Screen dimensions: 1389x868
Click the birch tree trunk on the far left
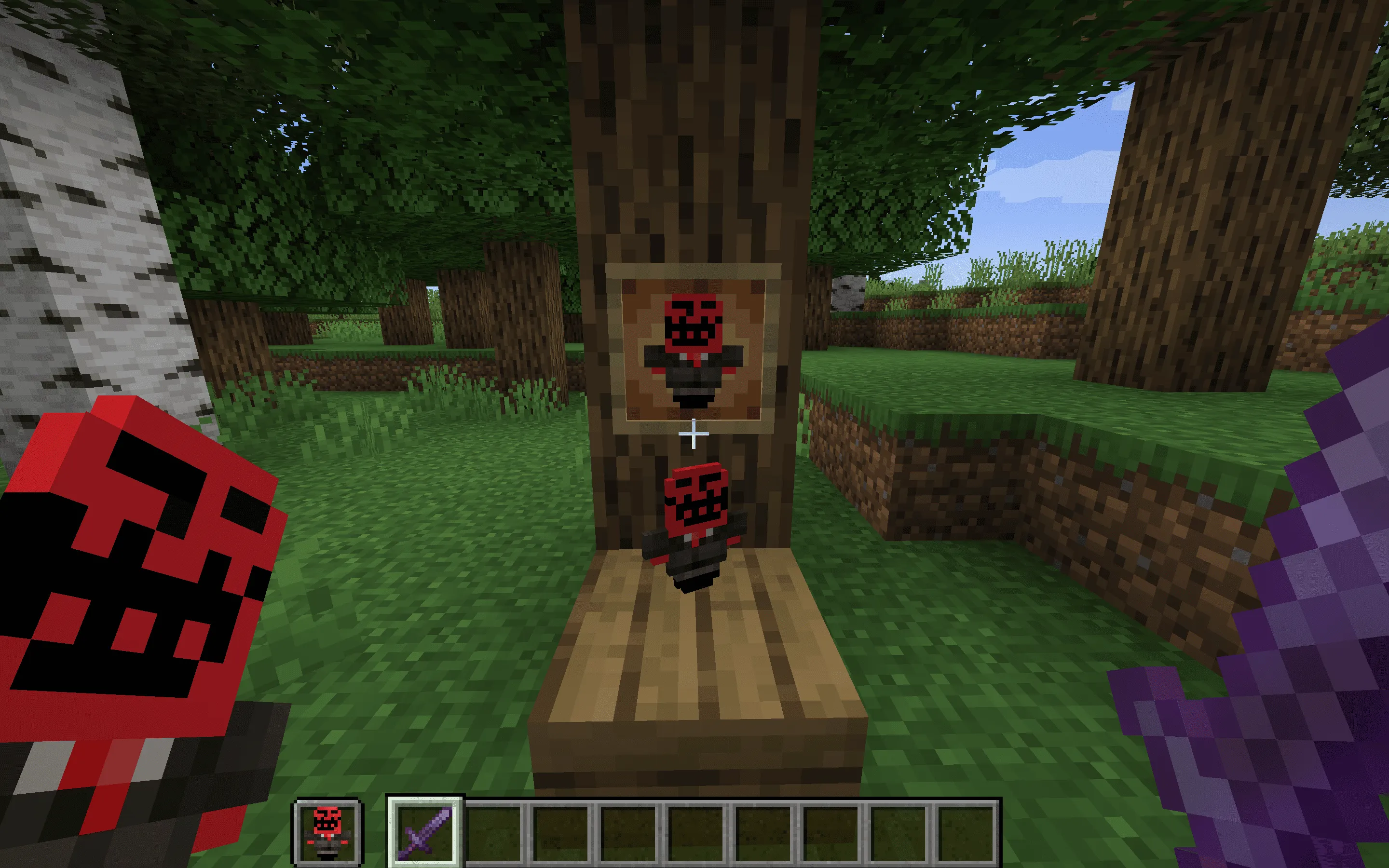click(x=75, y=230)
